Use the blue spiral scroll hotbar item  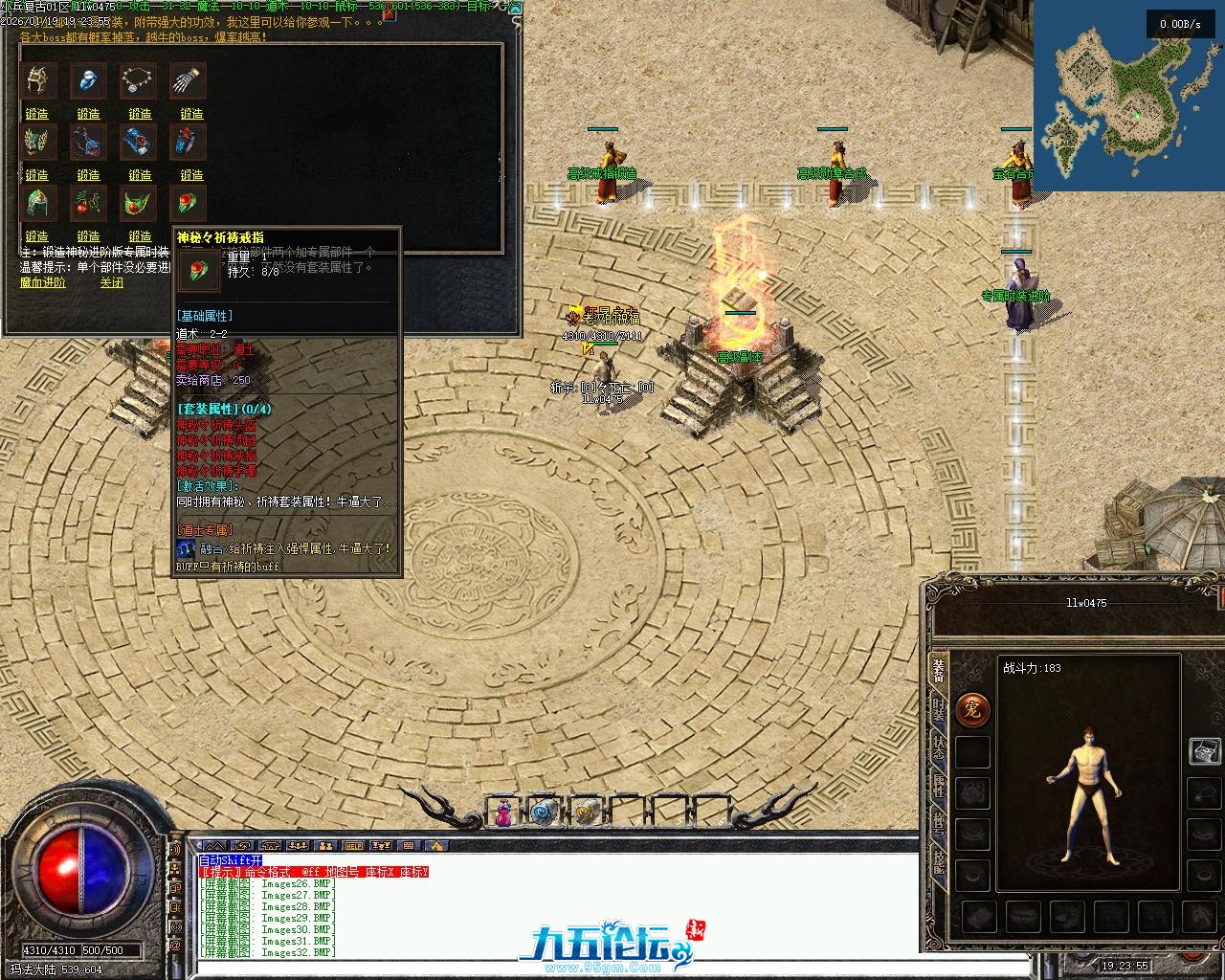tap(544, 813)
